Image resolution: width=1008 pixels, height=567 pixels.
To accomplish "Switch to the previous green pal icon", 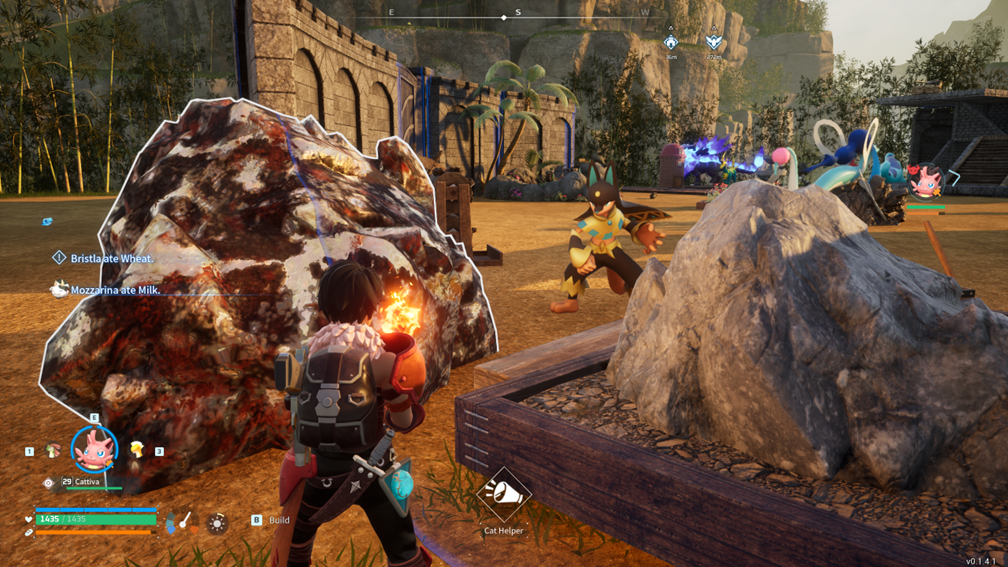I will click(52, 451).
